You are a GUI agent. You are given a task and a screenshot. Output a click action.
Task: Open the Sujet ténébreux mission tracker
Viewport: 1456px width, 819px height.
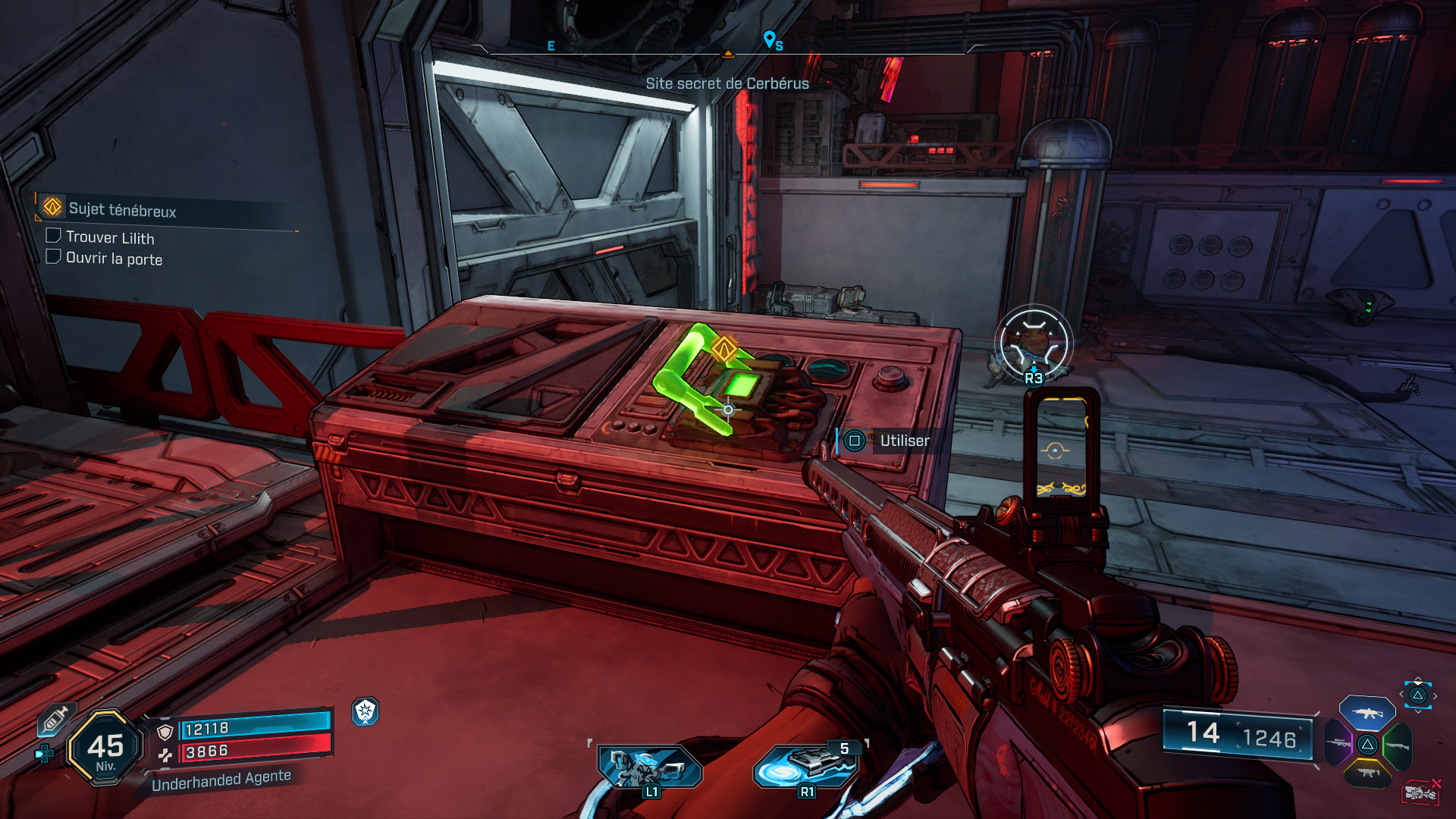tap(121, 209)
